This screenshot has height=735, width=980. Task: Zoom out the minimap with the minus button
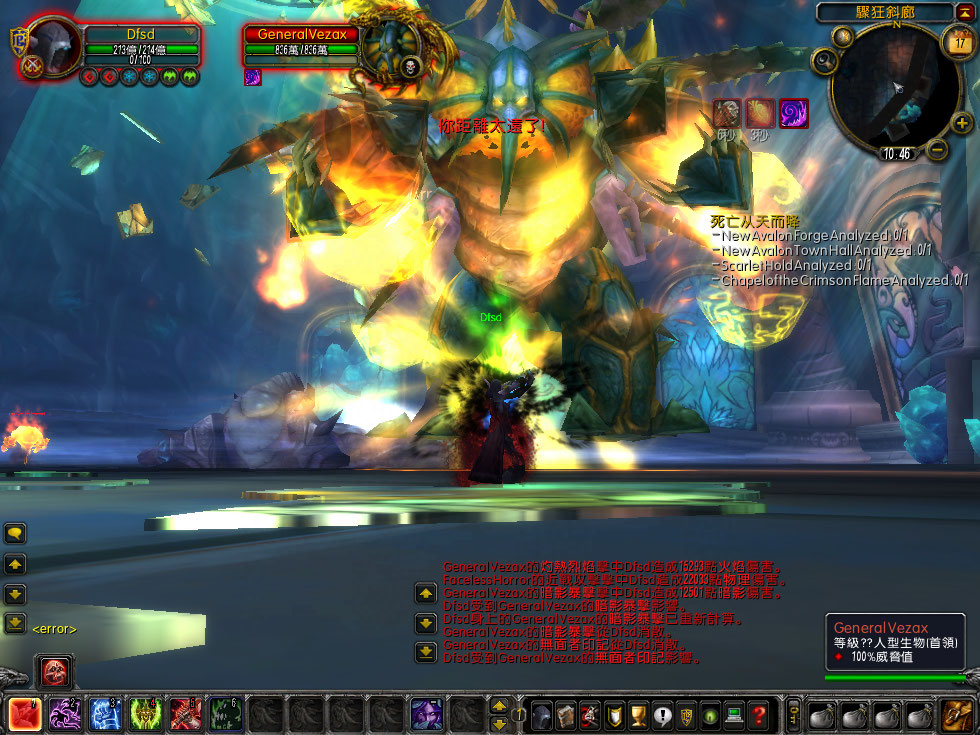(x=936, y=150)
